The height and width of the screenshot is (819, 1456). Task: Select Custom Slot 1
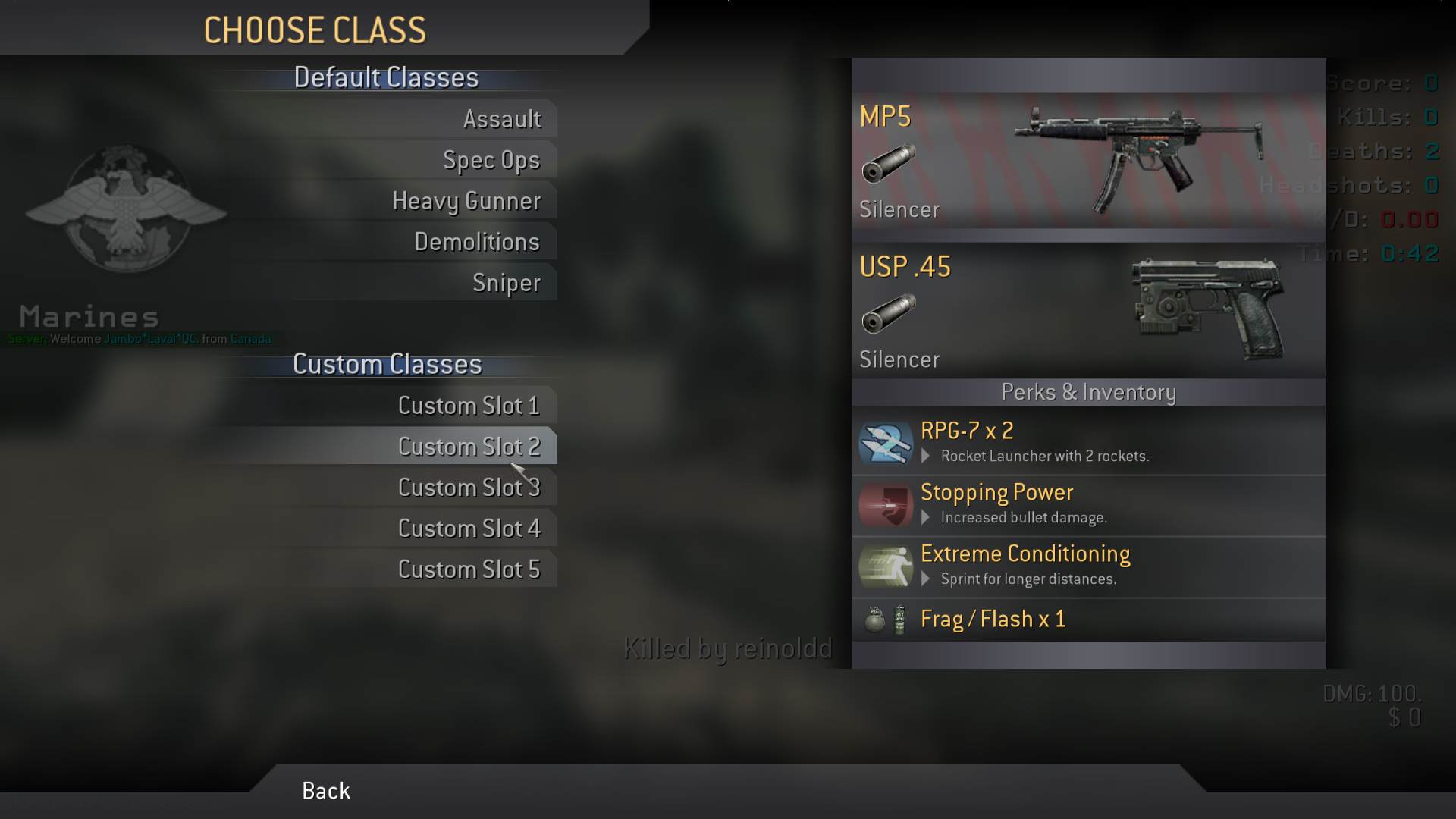pos(469,406)
